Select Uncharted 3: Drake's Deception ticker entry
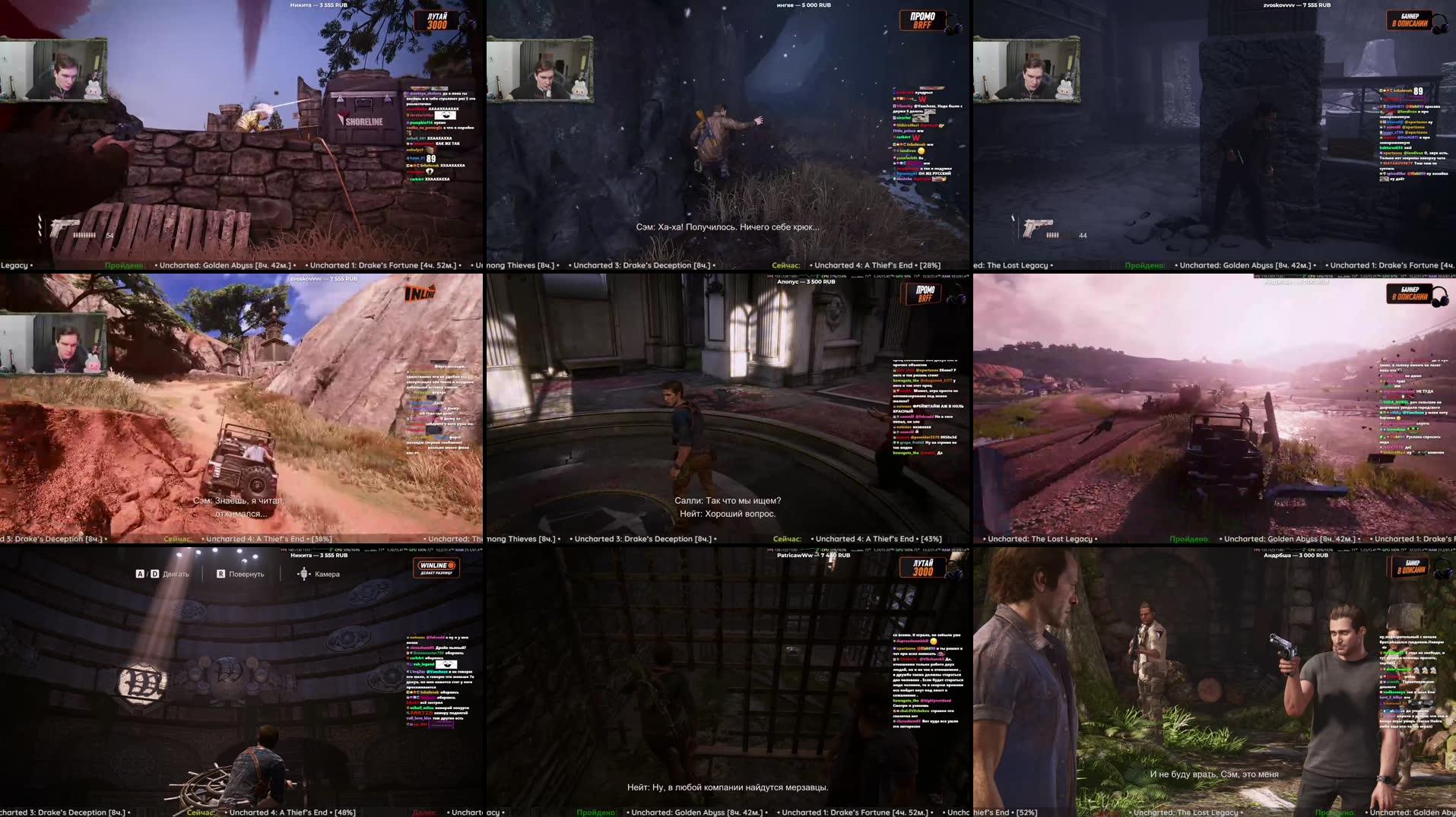Image resolution: width=1456 pixels, height=817 pixels. tap(642, 264)
